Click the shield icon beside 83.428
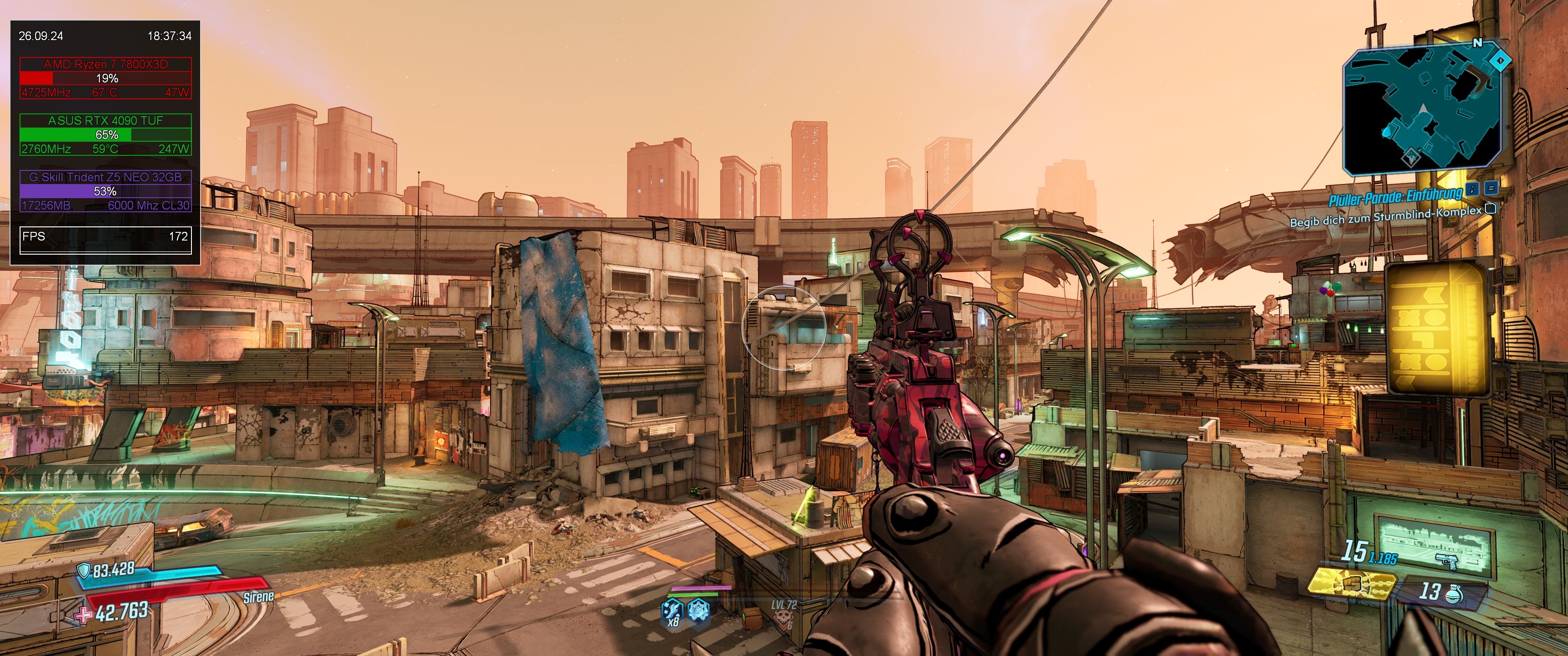Image resolution: width=1568 pixels, height=656 pixels. (84, 570)
